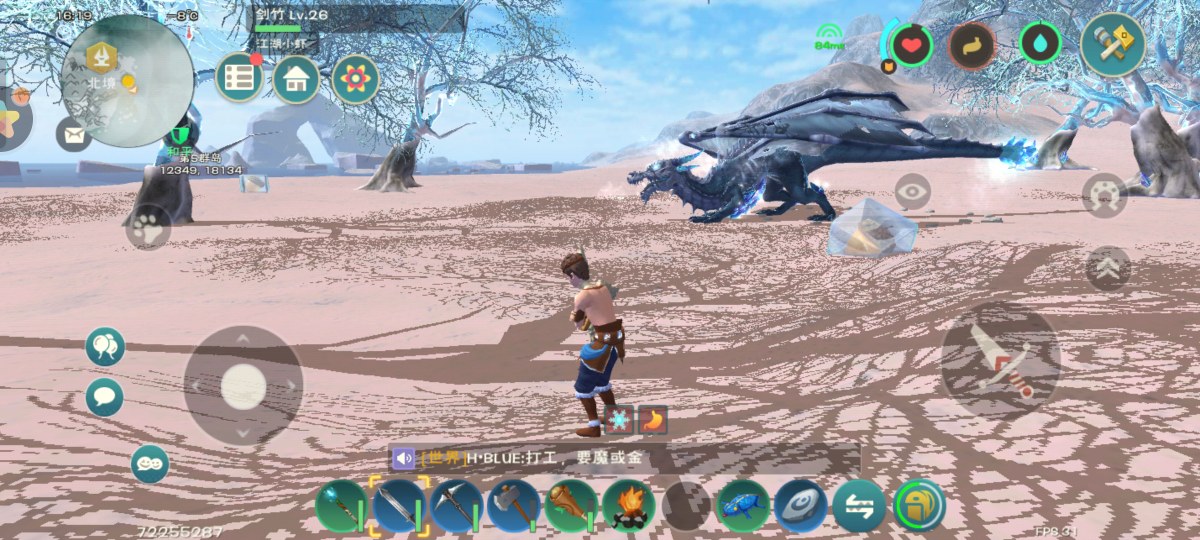Select the sword hotbar slot
This screenshot has height=540, width=1200.
(x=399, y=506)
